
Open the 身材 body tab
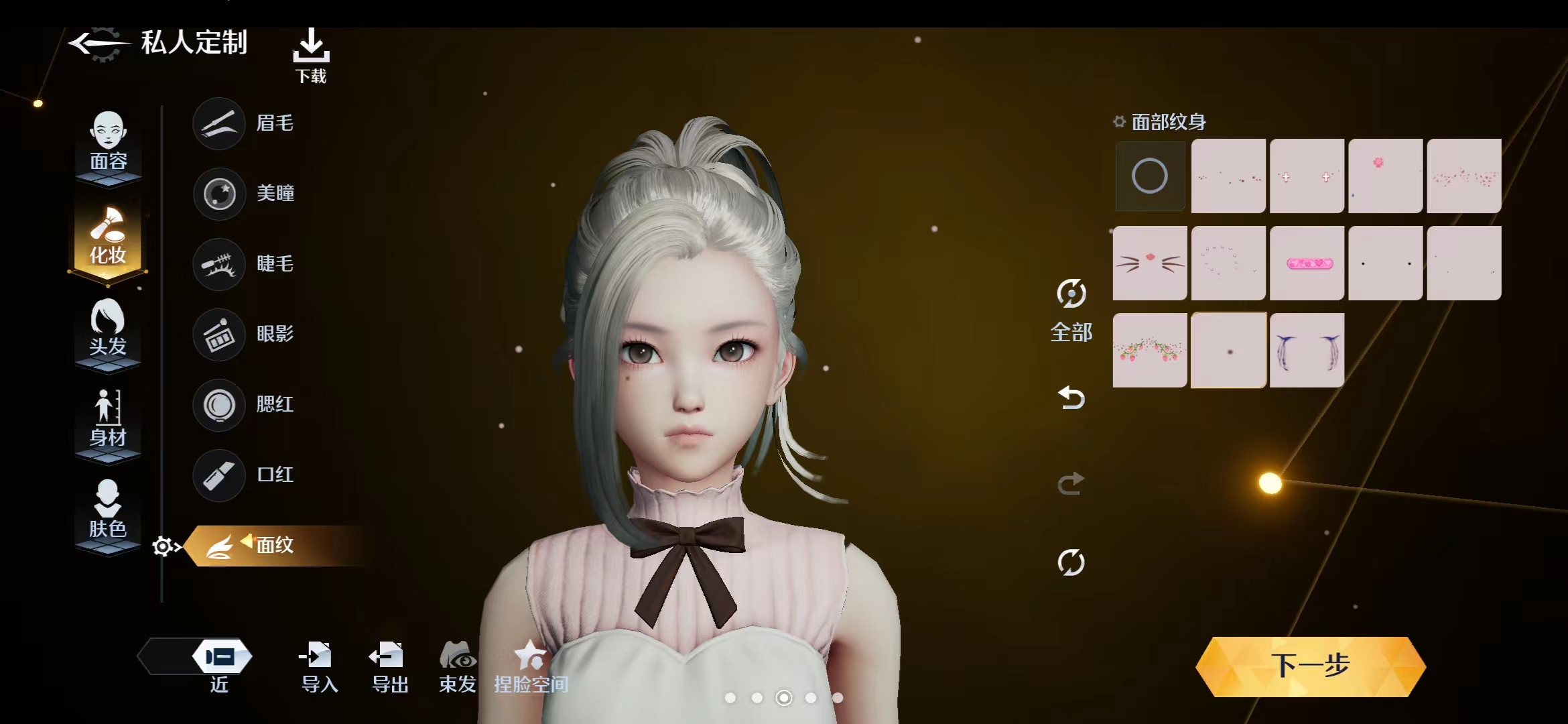pos(108,419)
